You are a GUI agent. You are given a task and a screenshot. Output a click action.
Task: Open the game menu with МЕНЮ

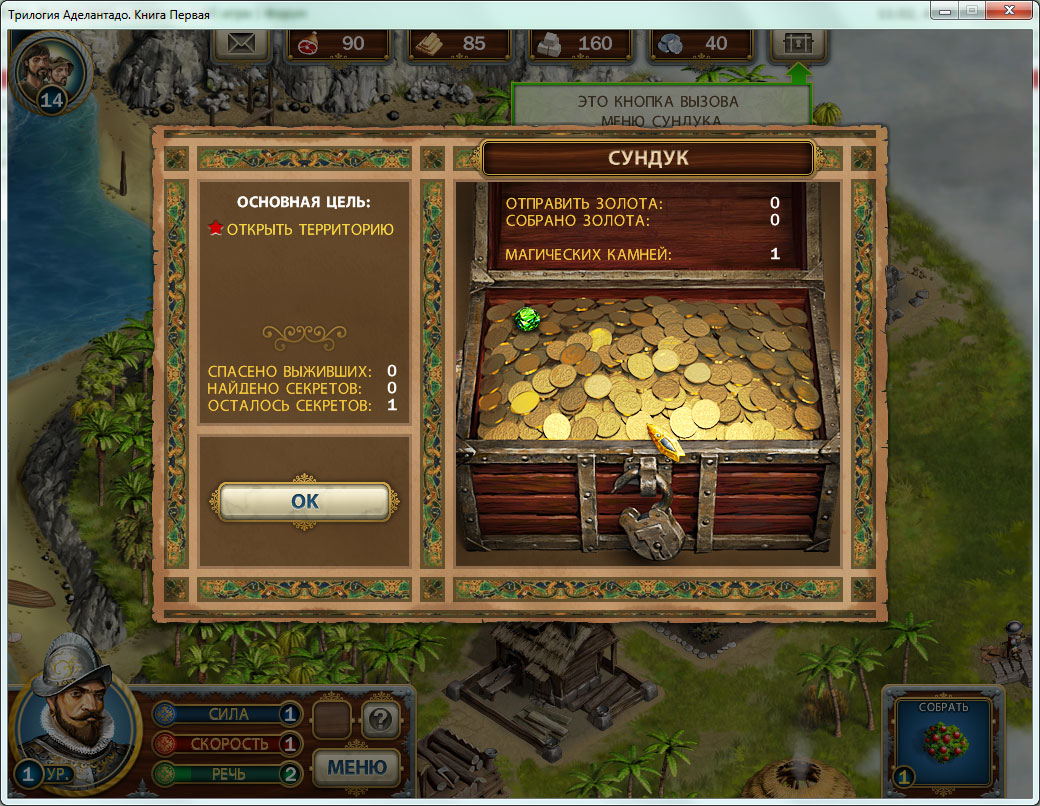pyautogui.click(x=357, y=767)
